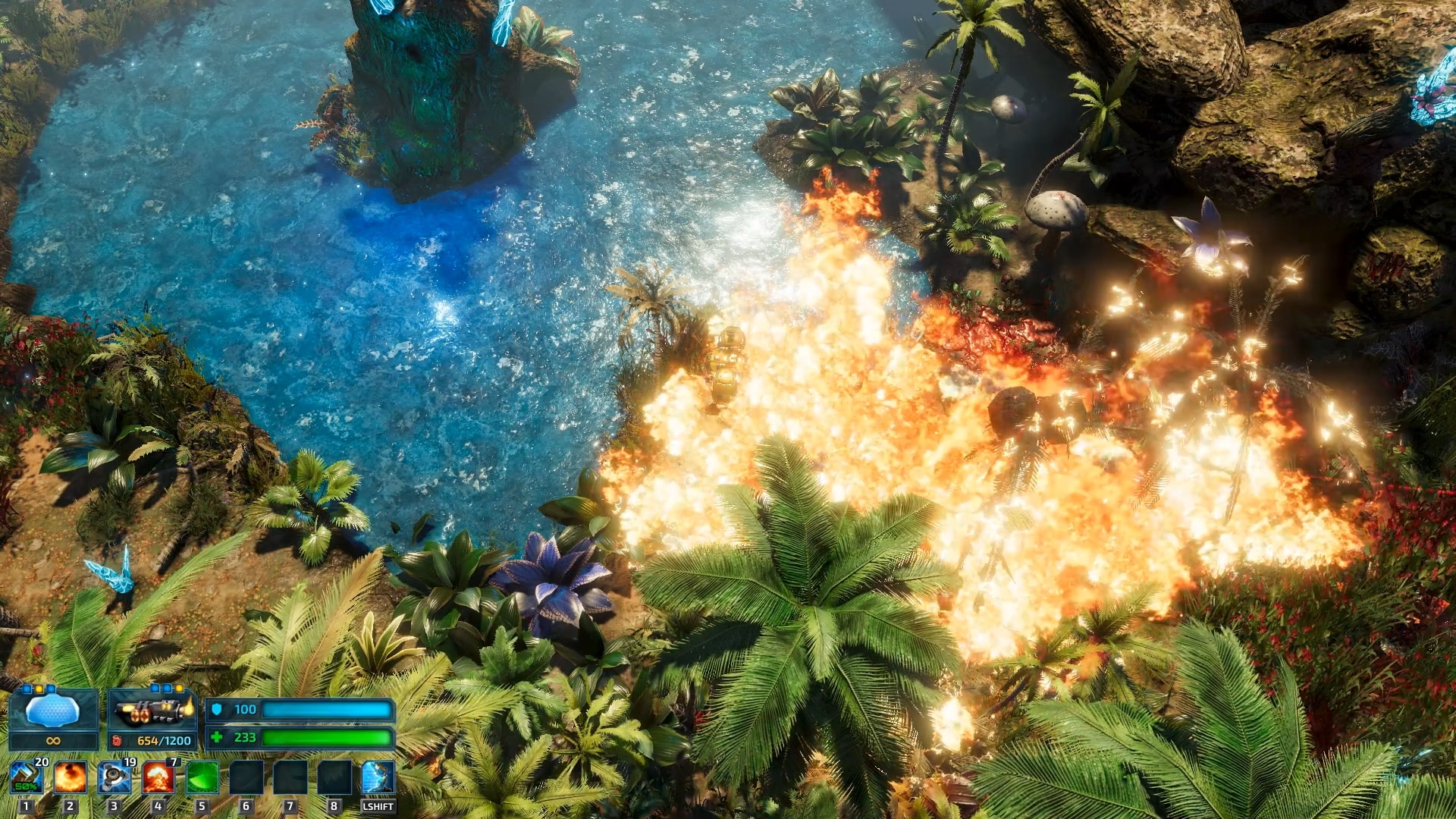Trigger the blue lightning dash skill
The width and height of the screenshot is (1456, 819).
point(378,778)
